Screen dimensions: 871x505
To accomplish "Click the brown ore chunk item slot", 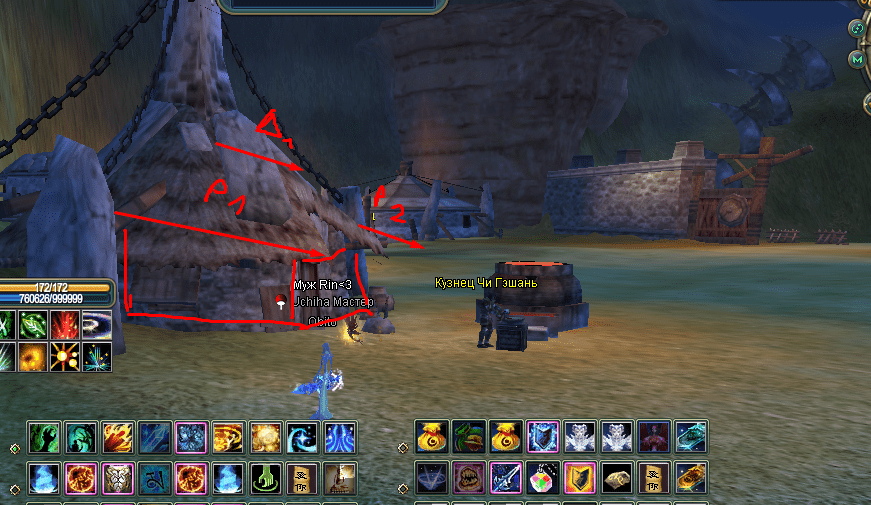I will [617, 478].
